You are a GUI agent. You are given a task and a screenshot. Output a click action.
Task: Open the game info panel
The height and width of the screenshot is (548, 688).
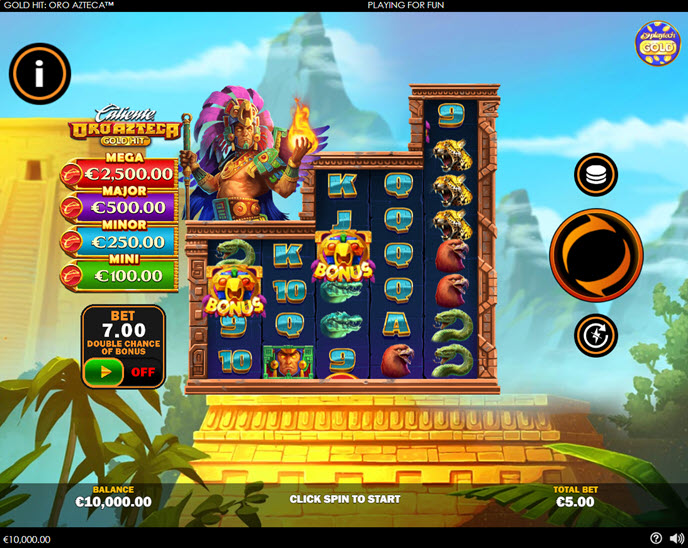[x=40, y=73]
